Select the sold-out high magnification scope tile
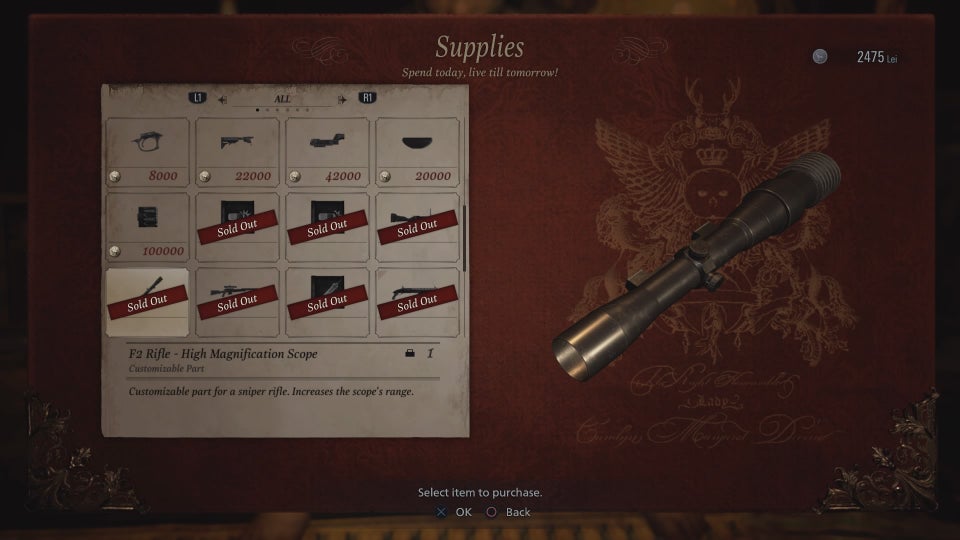The image size is (960, 540). click(x=147, y=301)
